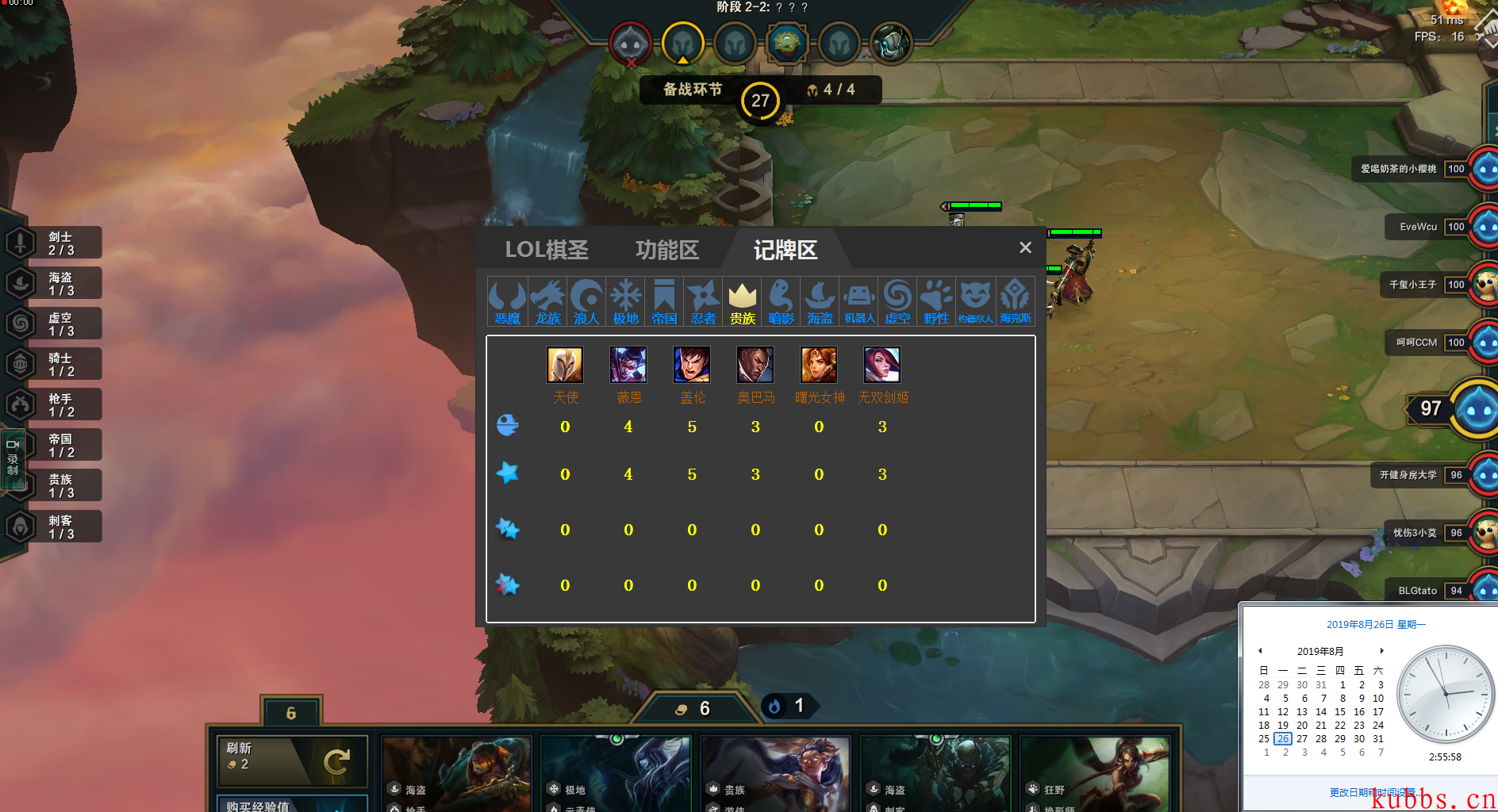
Task: Click date 27 in the calendar
Action: point(1302,739)
